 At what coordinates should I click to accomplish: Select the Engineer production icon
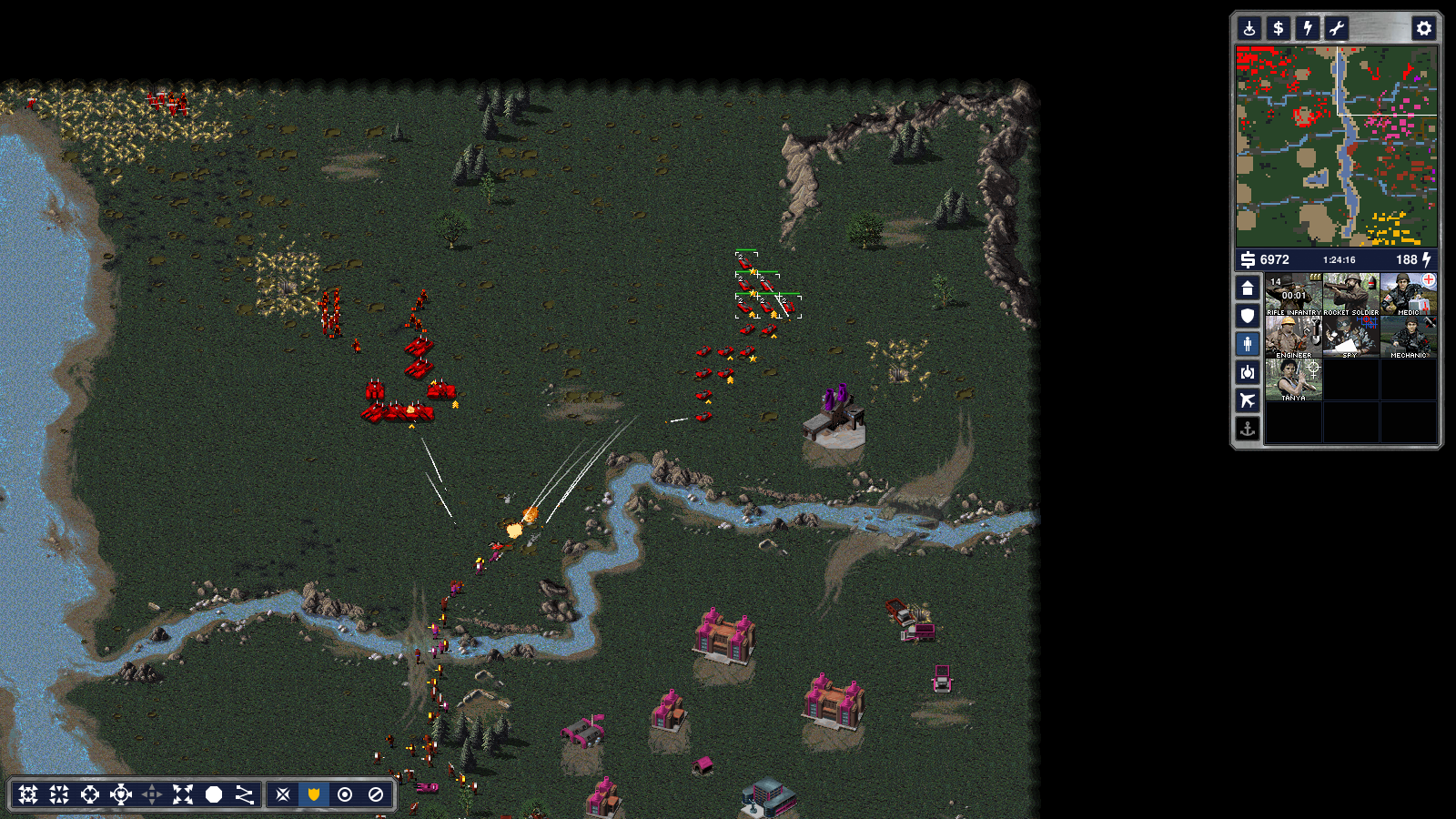coord(1293,337)
